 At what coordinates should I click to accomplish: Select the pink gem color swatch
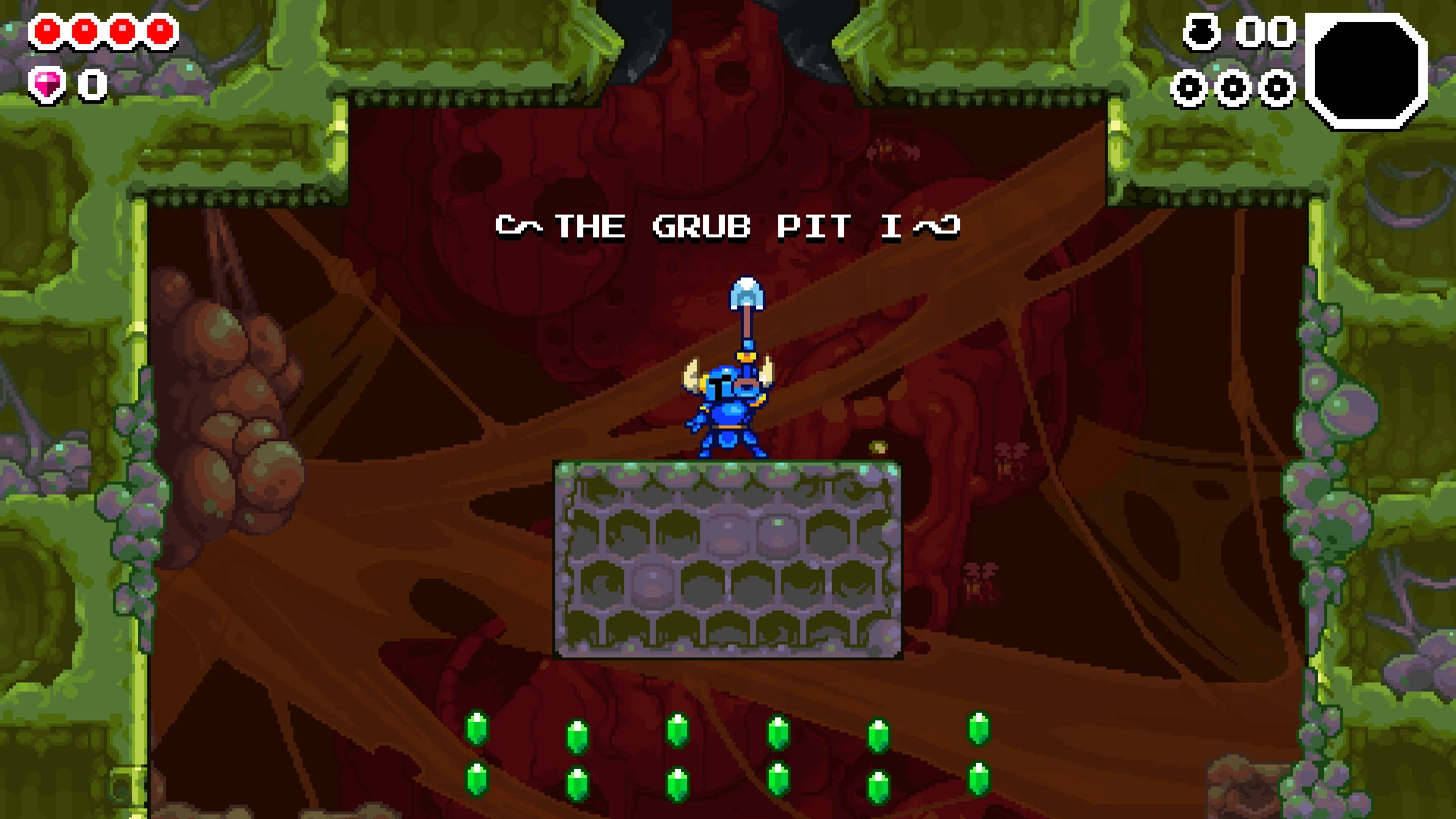(x=45, y=83)
